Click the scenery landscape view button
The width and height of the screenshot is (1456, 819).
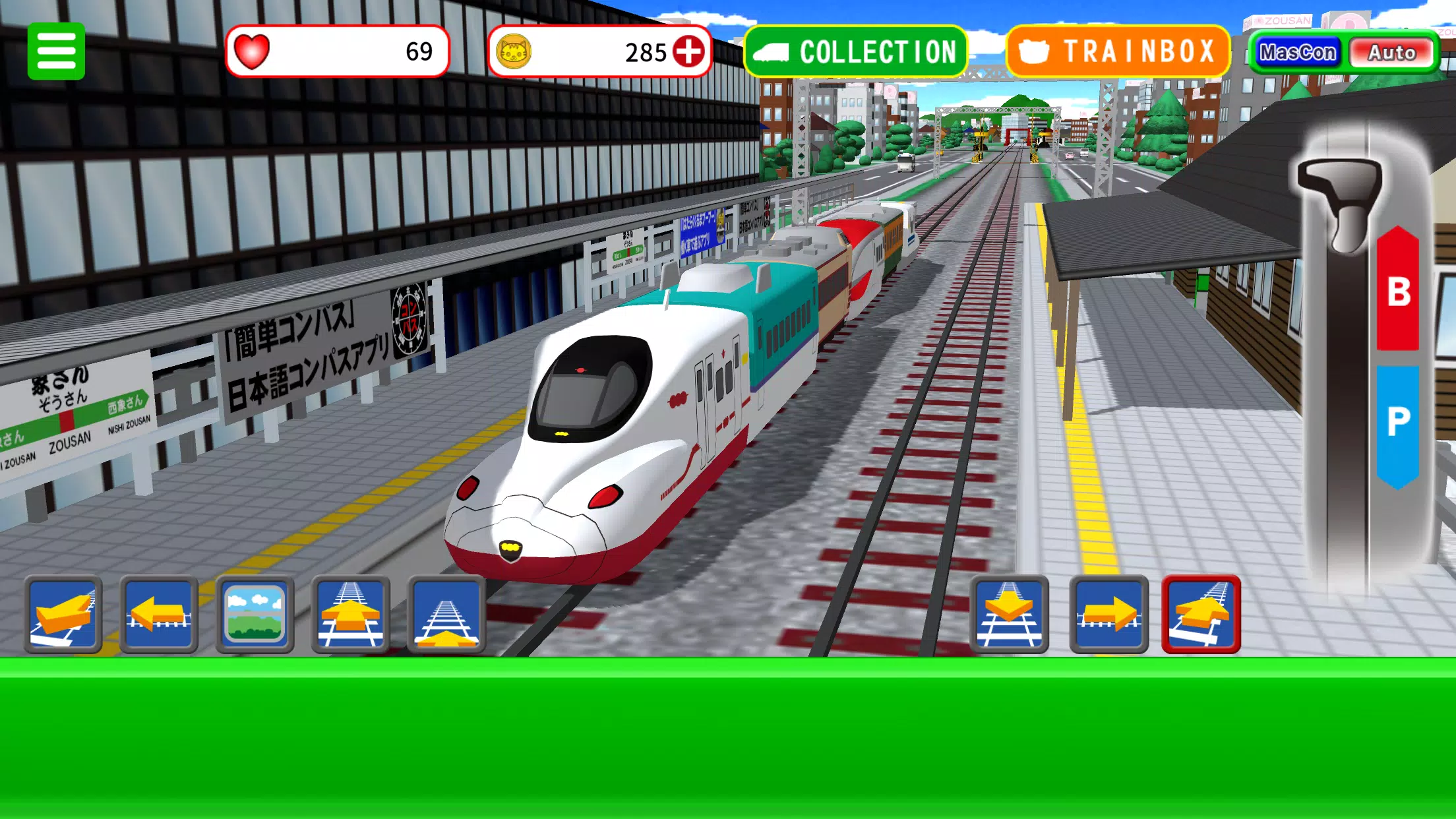click(x=255, y=615)
